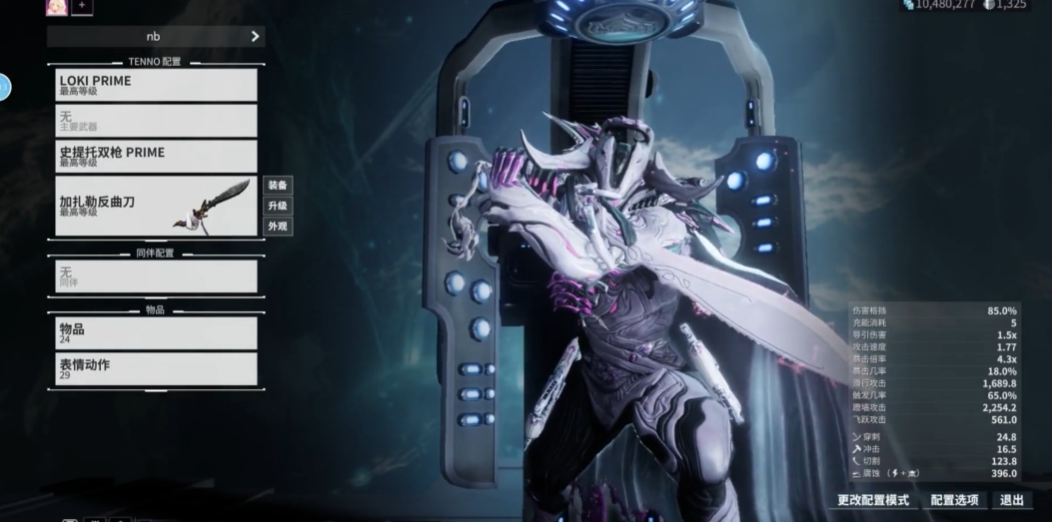Open the 表情动作 emotes entry
Screen dimensions: 1052x522
click(156, 369)
